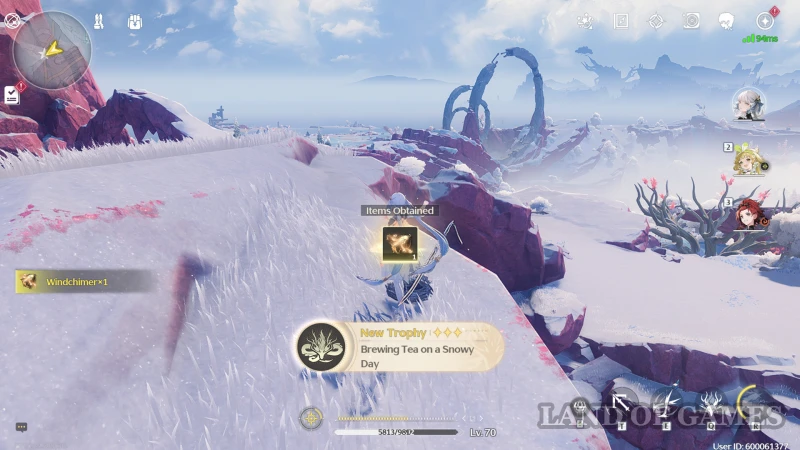800x450 pixels.
Task: Click the obtained Windchimer item icon
Action: pos(399,244)
